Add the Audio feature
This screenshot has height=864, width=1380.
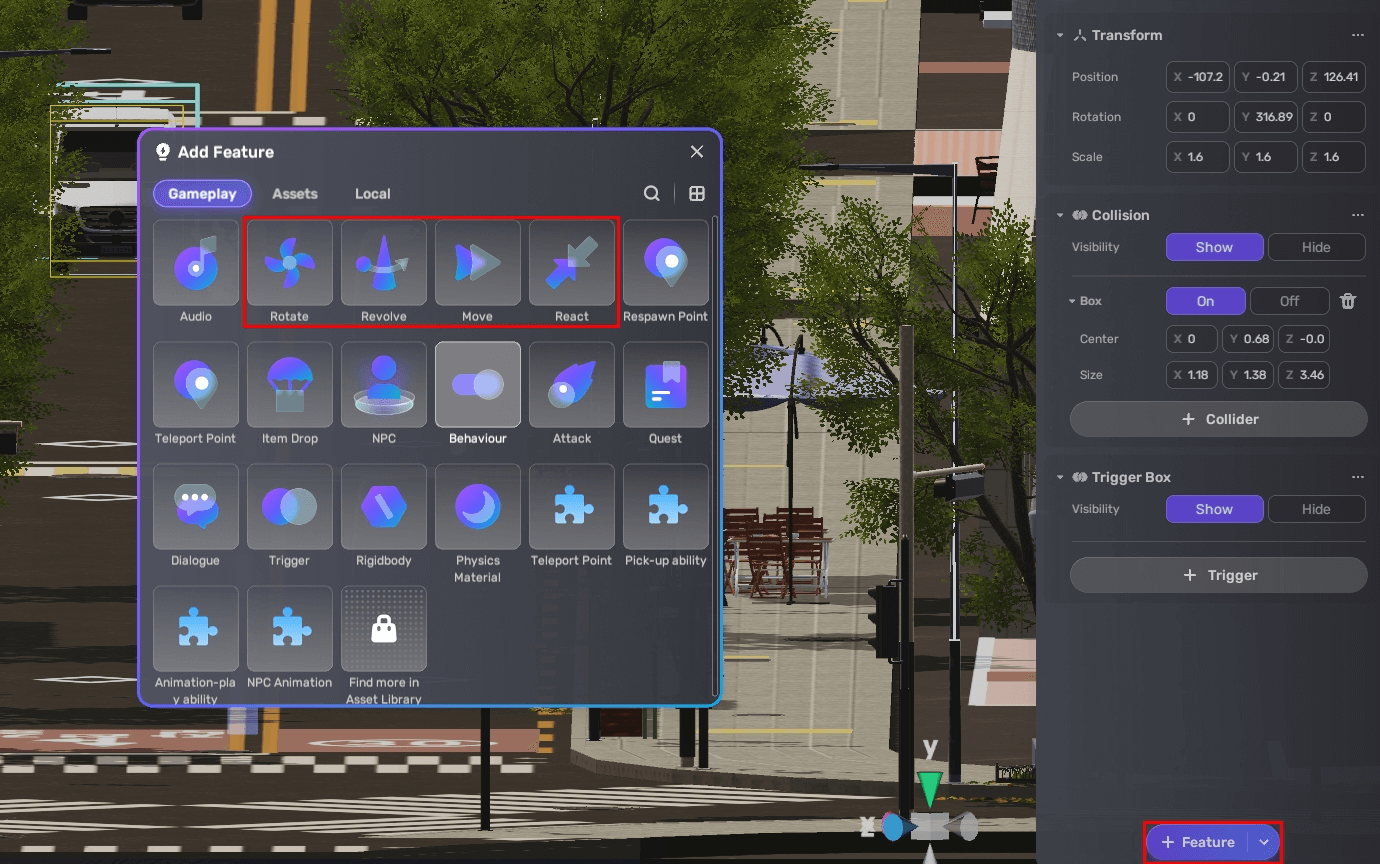tap(195, 262)
